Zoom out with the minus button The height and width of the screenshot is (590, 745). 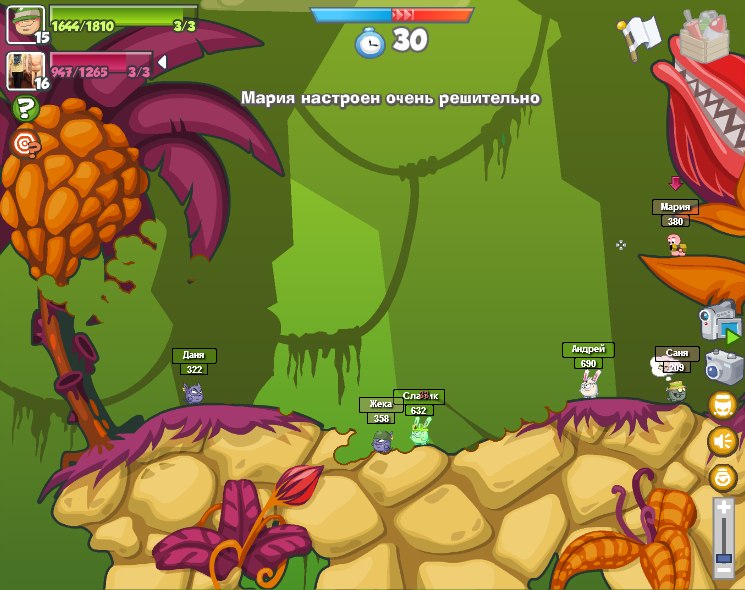coord(723,570)
